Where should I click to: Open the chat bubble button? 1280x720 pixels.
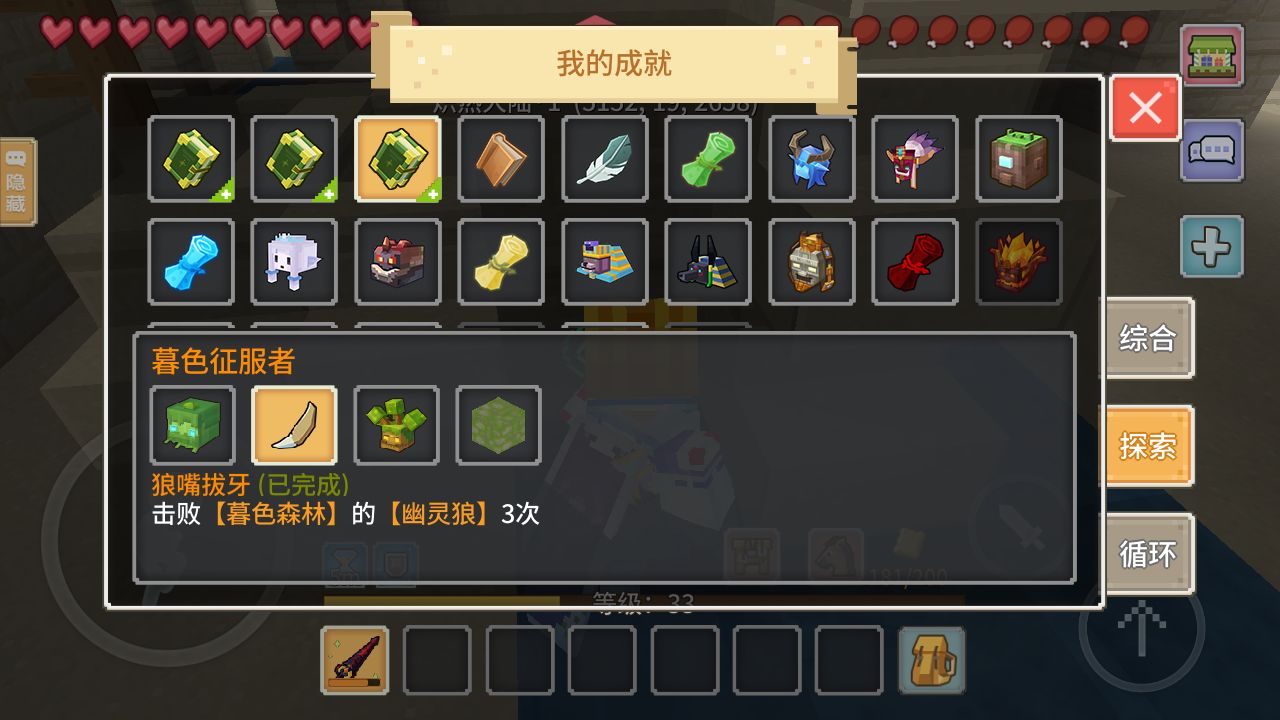tap(1211, 150)
